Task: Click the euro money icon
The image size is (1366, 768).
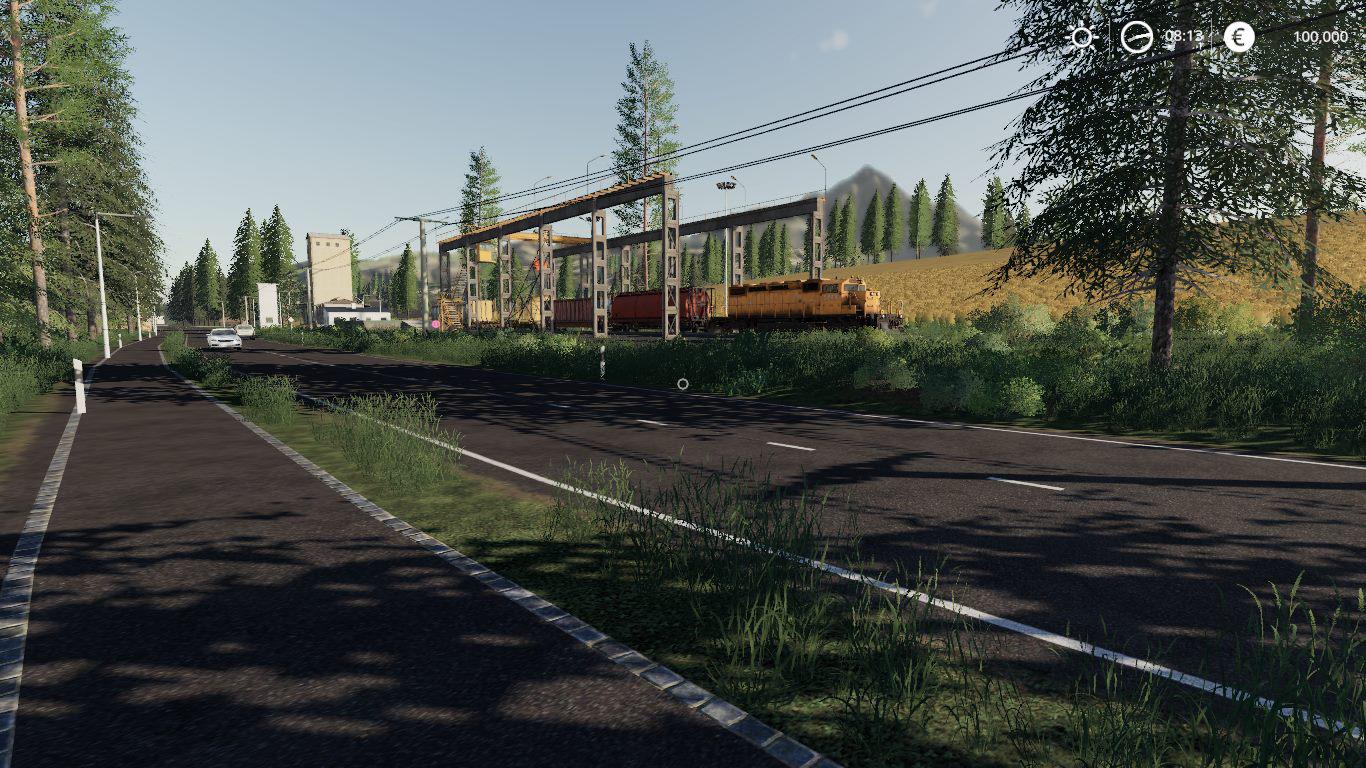Action: [x=1239, y=37]
